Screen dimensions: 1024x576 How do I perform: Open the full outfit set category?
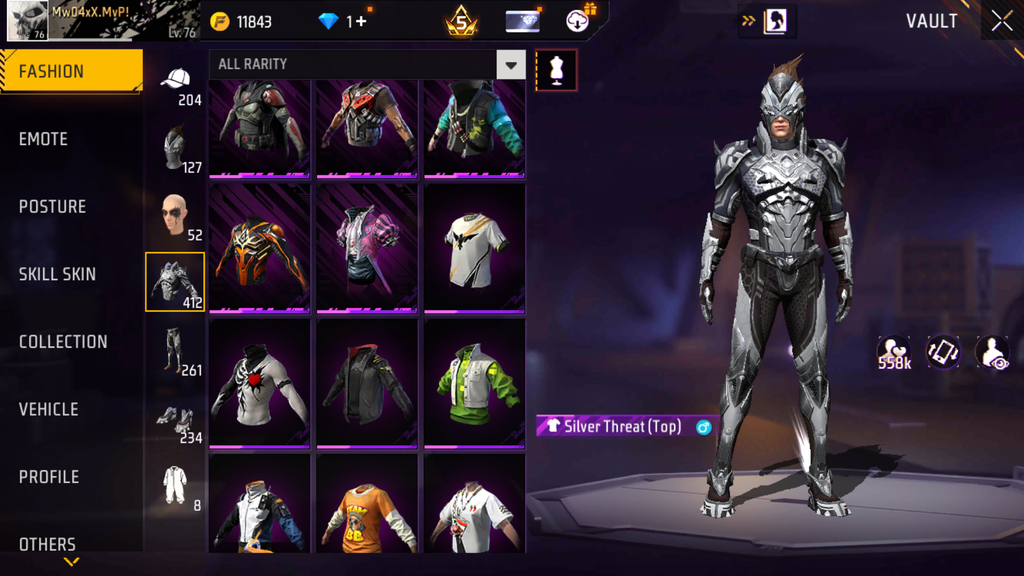pyautogui.click(x=175, y=485)
